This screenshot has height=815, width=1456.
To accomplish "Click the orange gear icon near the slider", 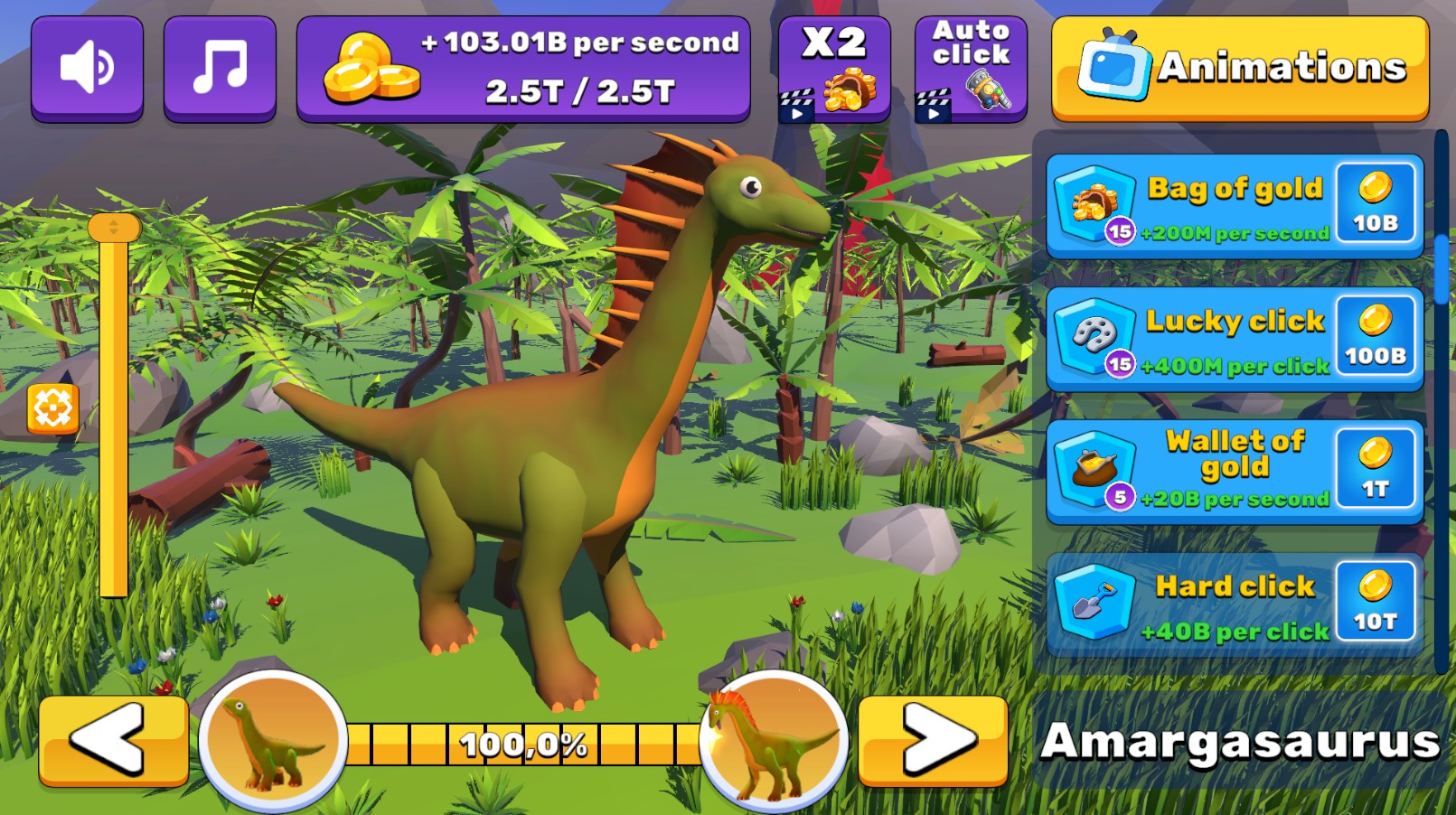I will [53, 409].
